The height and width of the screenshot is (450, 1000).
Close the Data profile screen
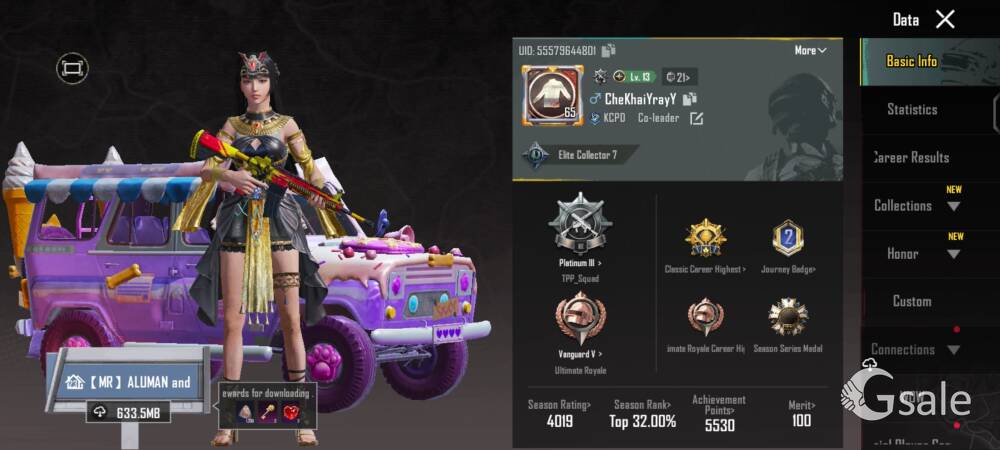point(945,19)
